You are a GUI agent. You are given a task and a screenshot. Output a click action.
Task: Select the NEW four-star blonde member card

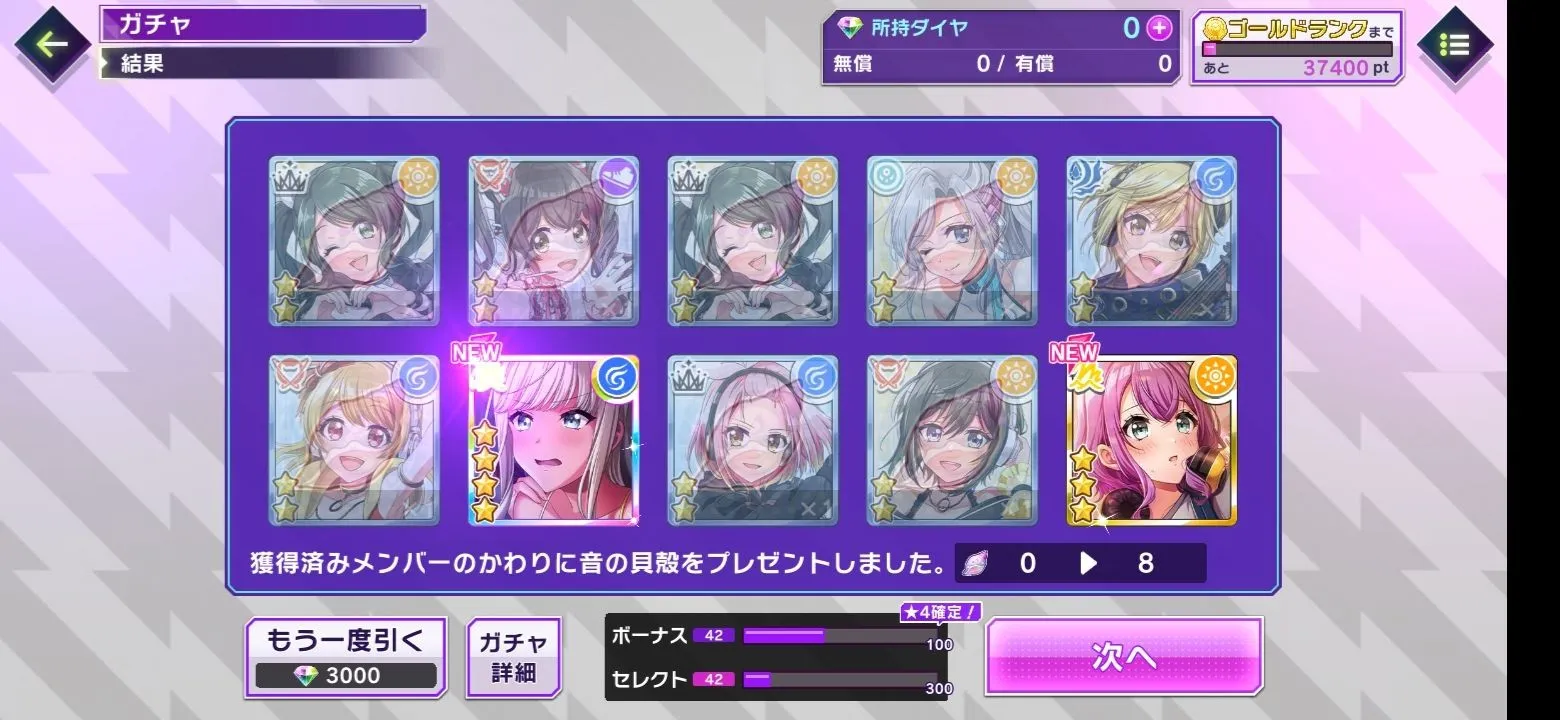[x=553, y=440]
